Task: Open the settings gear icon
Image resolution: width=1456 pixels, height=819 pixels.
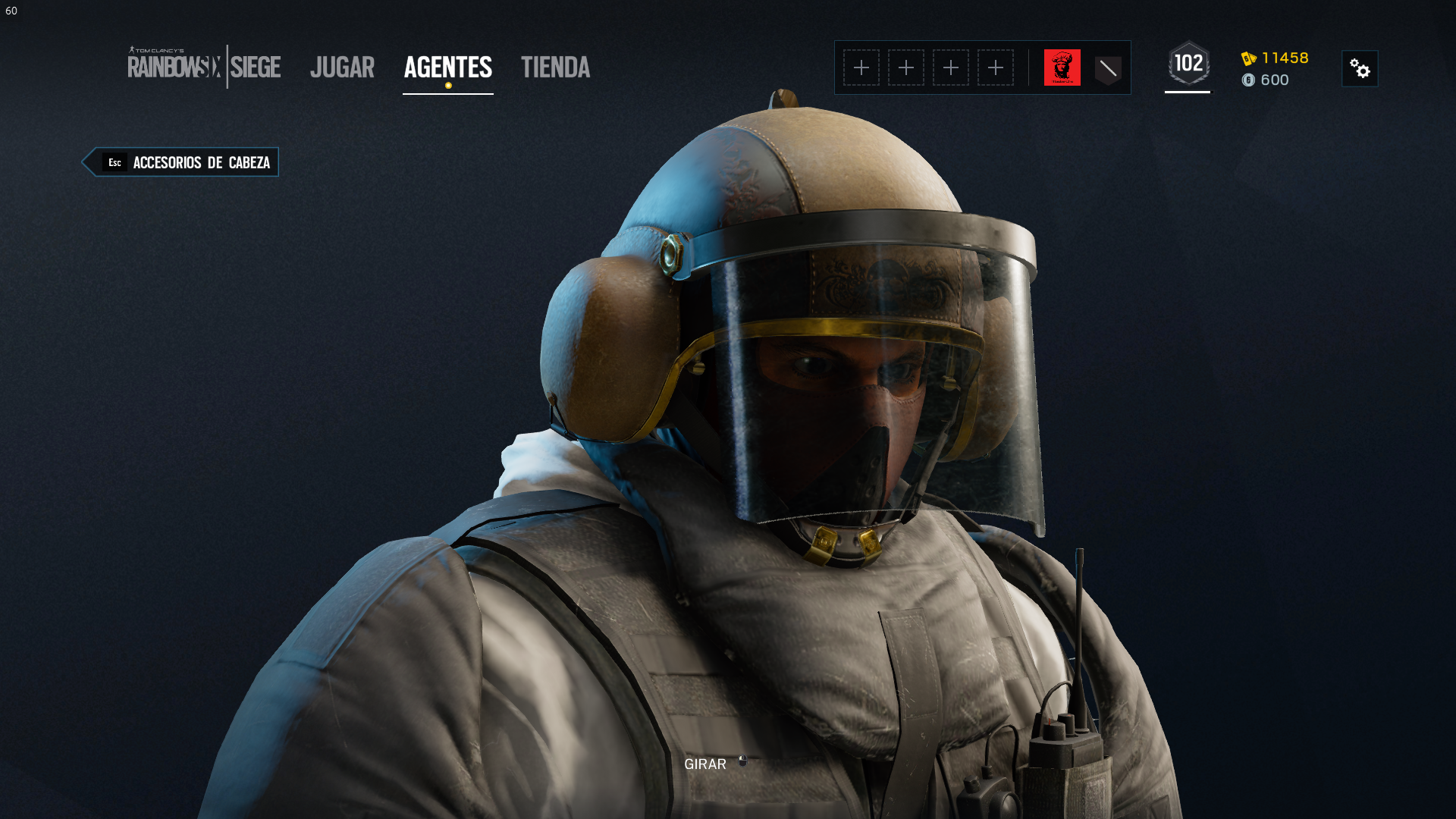Action: coord(1360,68)
